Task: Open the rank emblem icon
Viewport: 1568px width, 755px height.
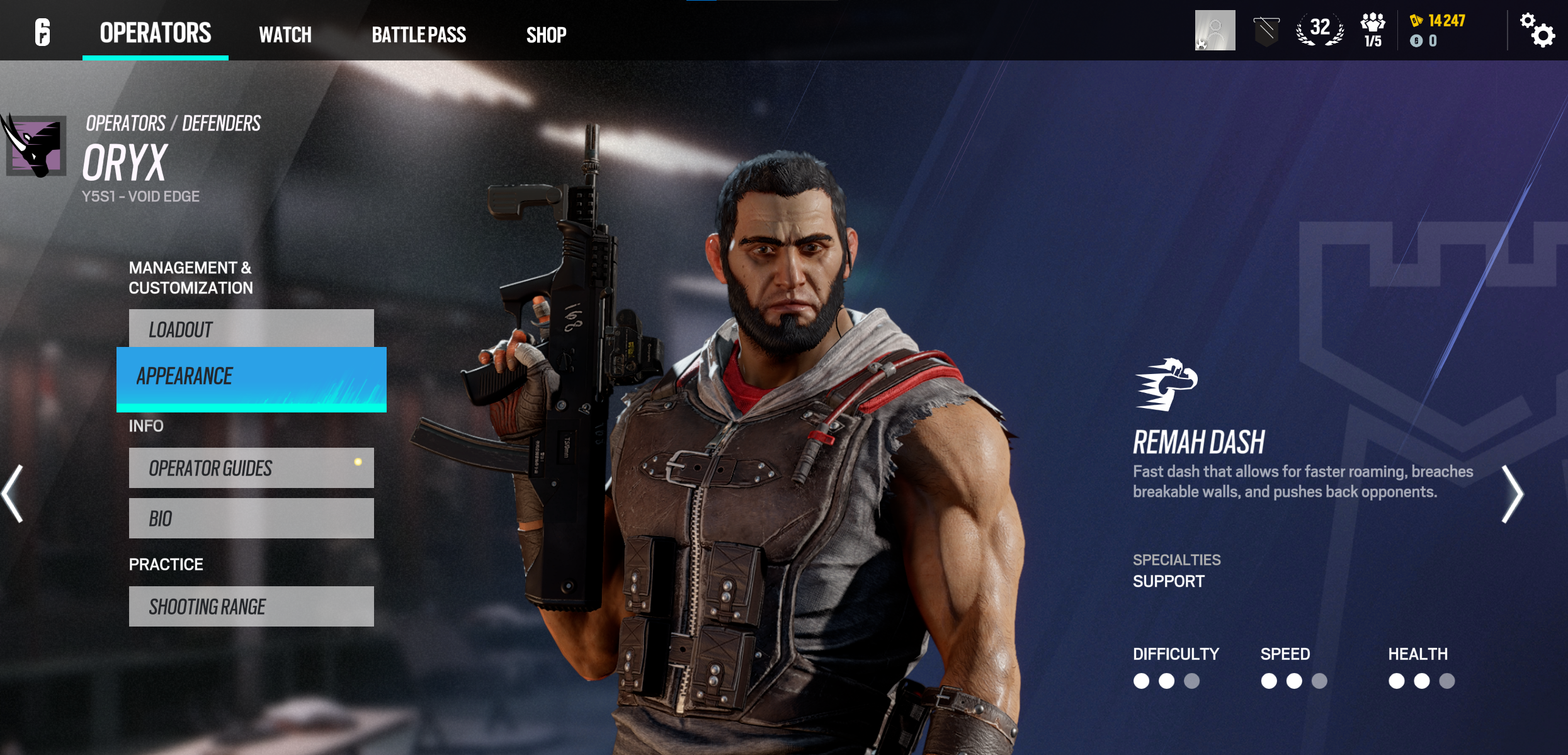Action: click(x=1266, y=31)
